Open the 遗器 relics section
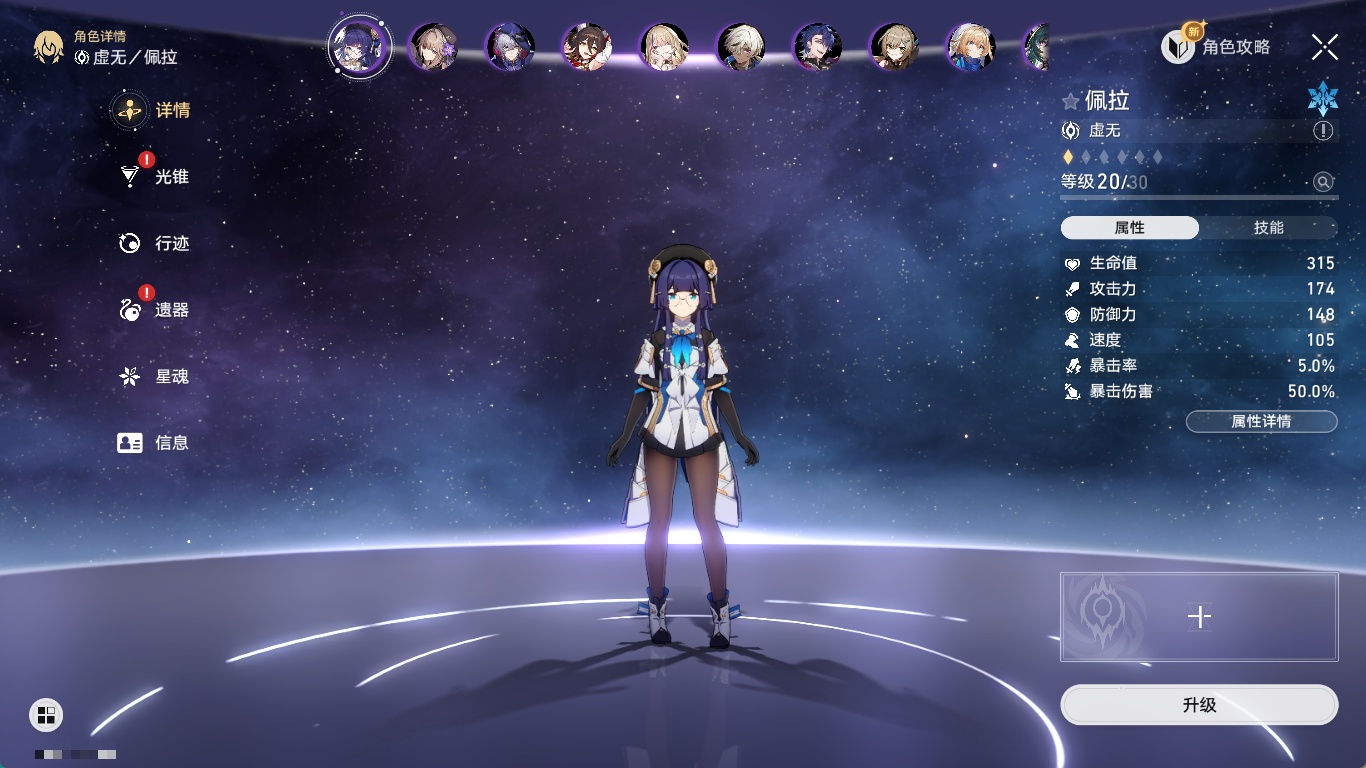Viewport: 1366px width, 768px height. [x=155, y=310]
